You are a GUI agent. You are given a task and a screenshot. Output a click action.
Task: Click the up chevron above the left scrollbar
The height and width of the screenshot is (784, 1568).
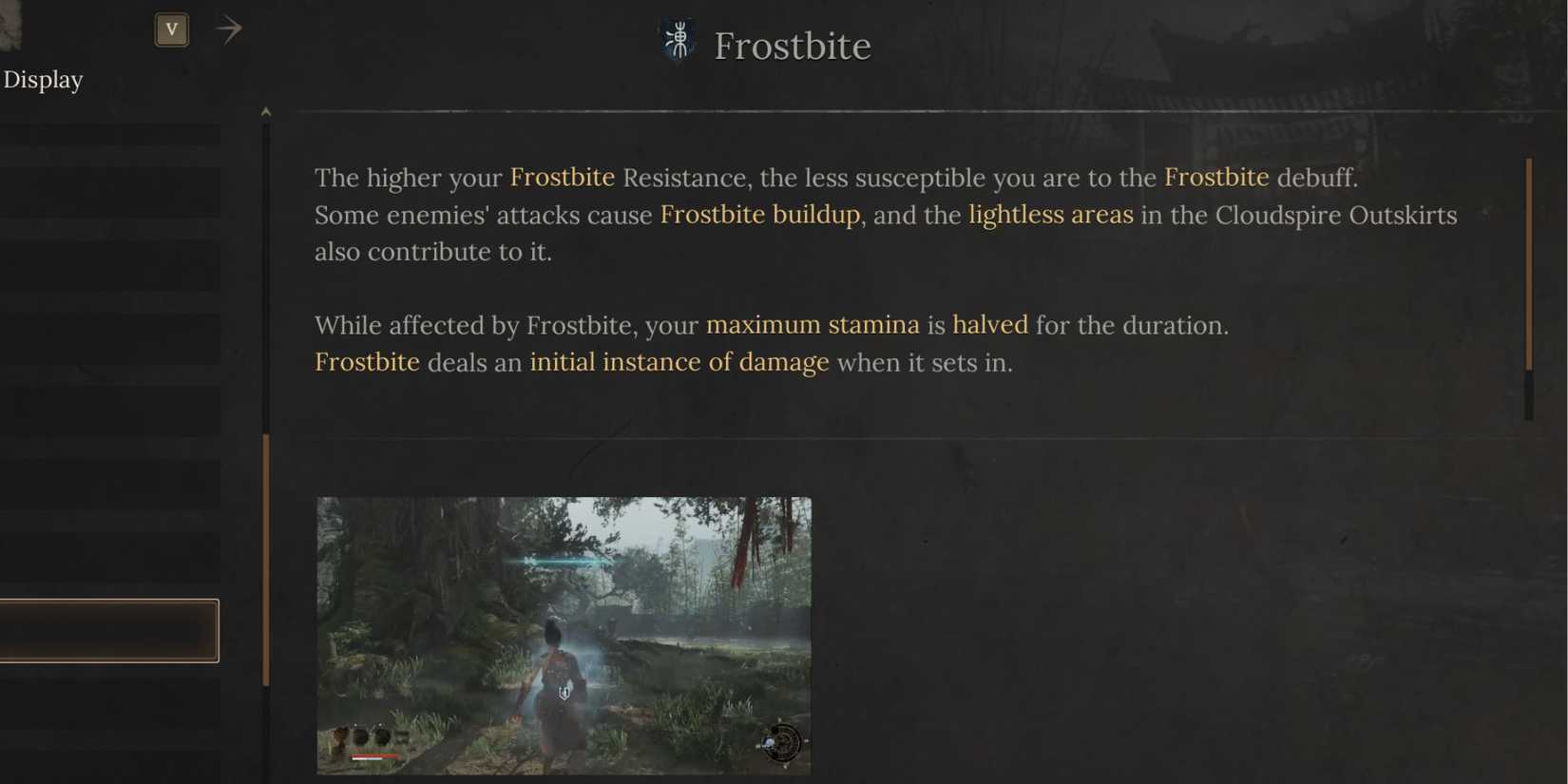coord(266,110)
